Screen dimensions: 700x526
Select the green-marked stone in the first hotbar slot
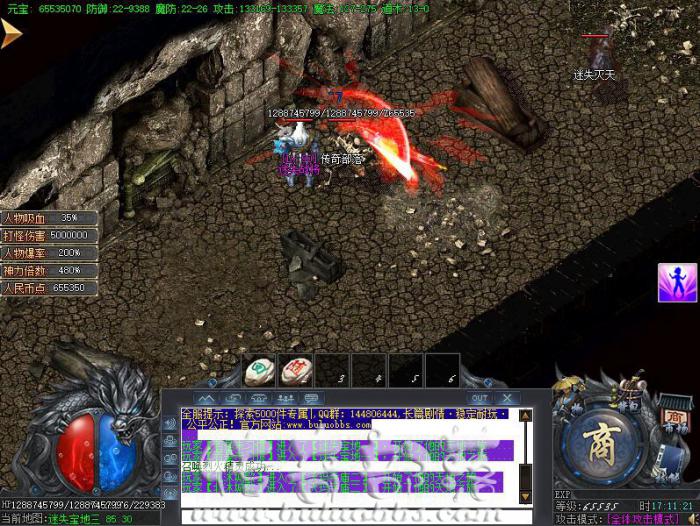coord(259,372)
